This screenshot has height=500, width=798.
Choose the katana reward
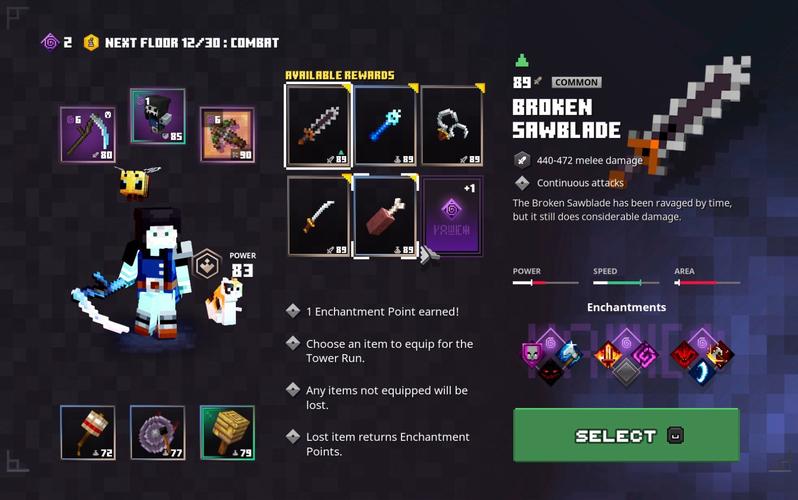click(318, 215)
